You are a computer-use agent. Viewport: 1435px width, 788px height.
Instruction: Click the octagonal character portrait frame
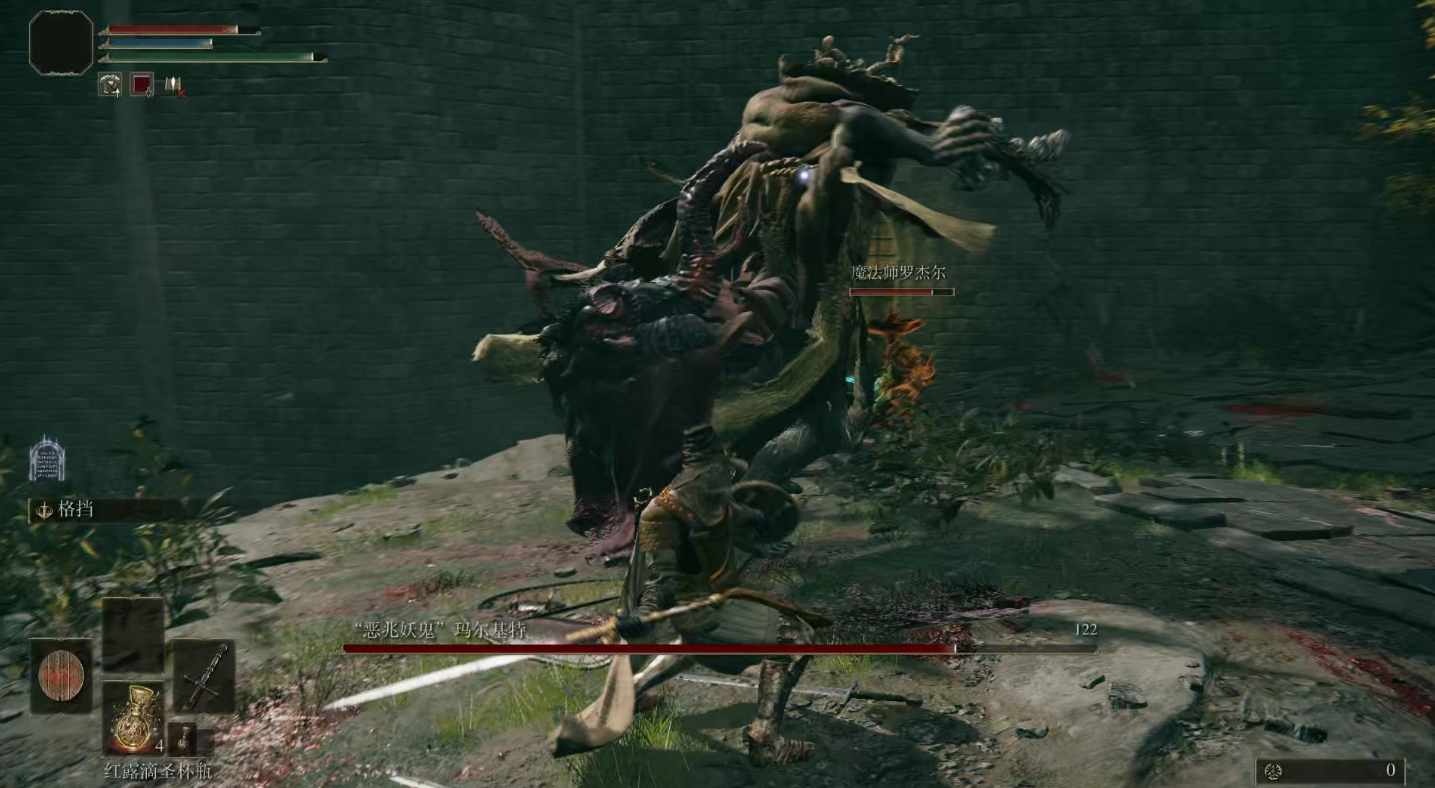(61, 43)
